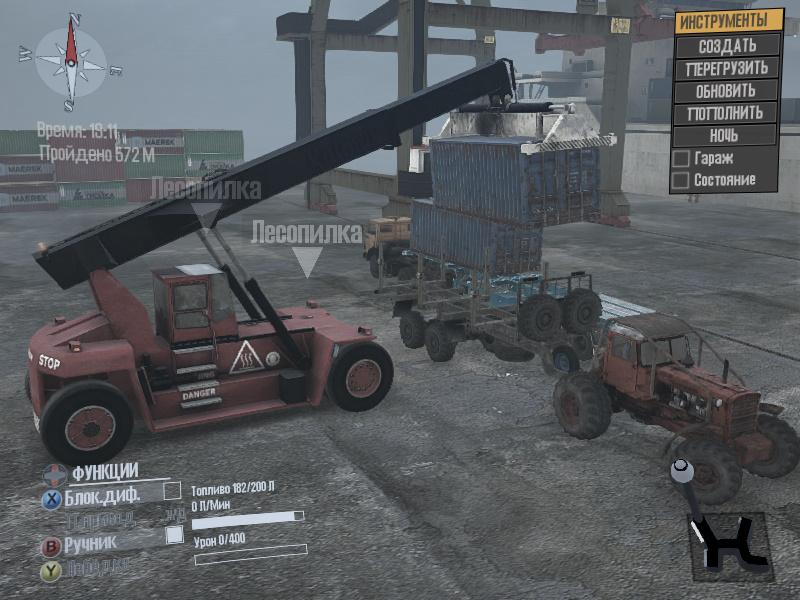800x600 pixels.
Task: Enable the Состояние checkbox
Action: tap(681, 181)
